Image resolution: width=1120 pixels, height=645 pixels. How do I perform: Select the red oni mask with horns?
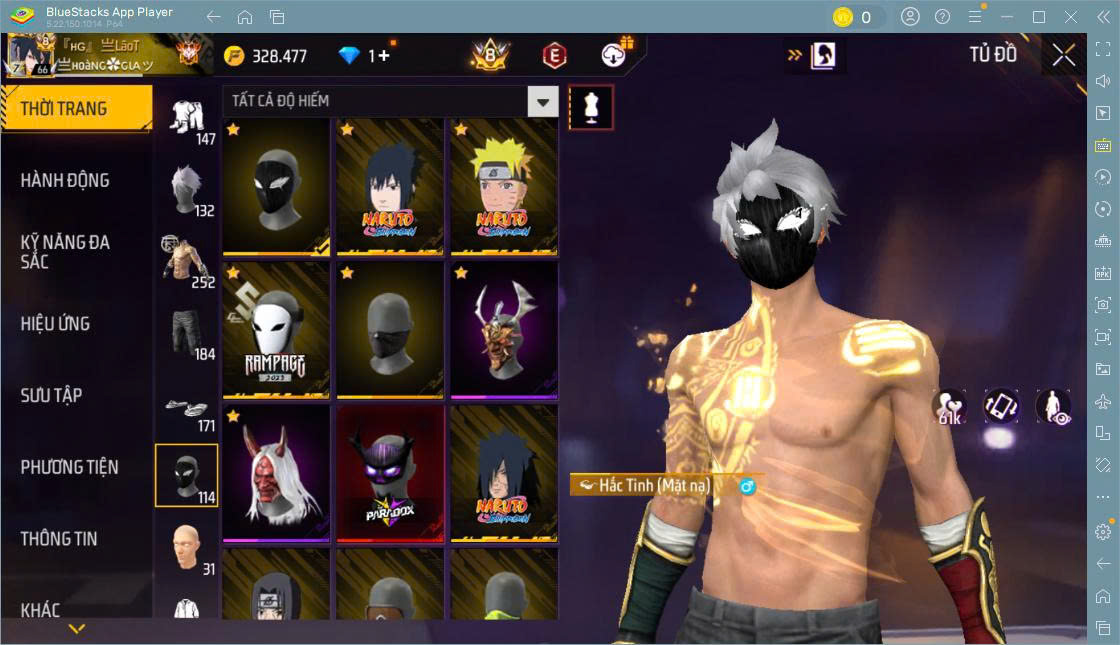[277, 473]
